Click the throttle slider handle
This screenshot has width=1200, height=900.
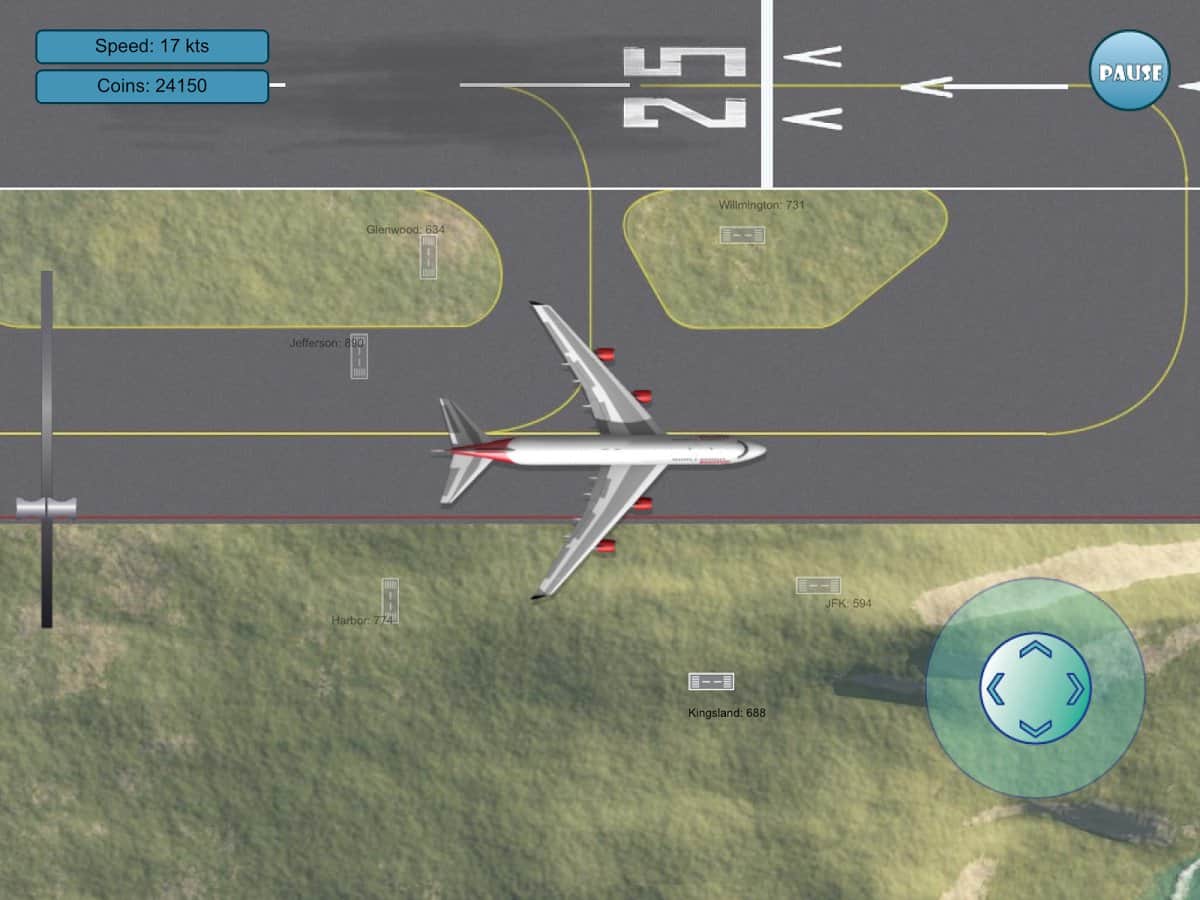click(46, 508)
